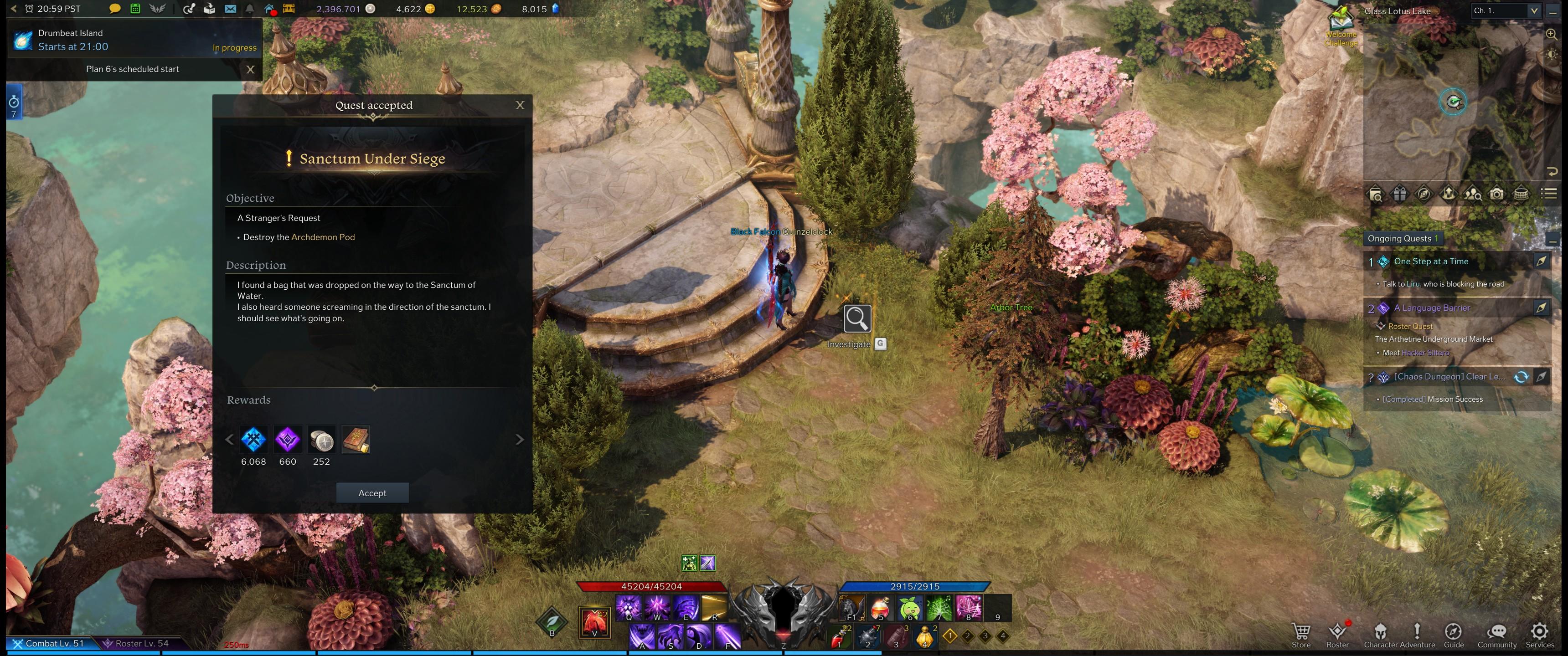Open the mail envelope icon

tap(230, 9)
